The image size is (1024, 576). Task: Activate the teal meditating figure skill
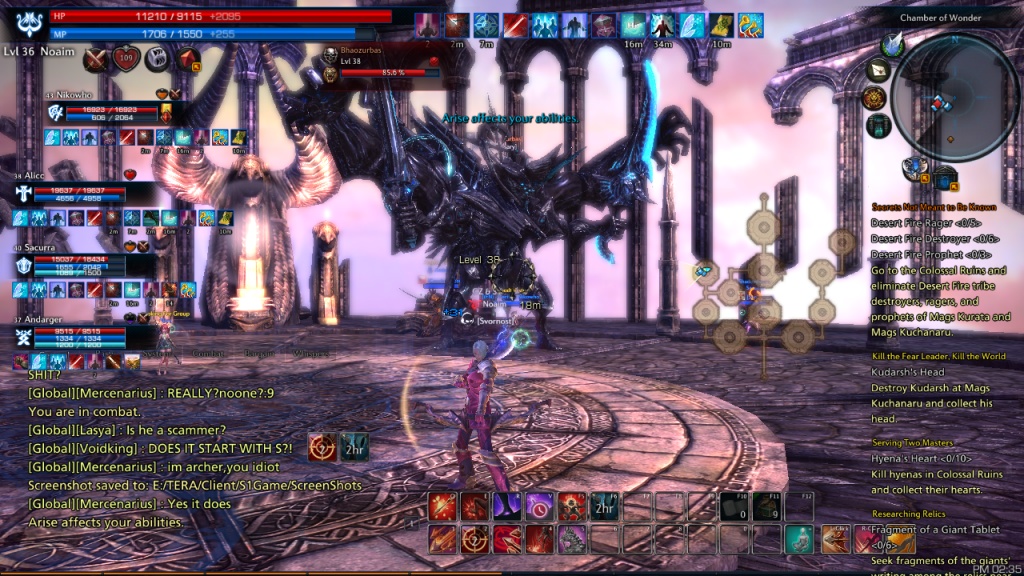click(797, 539)
